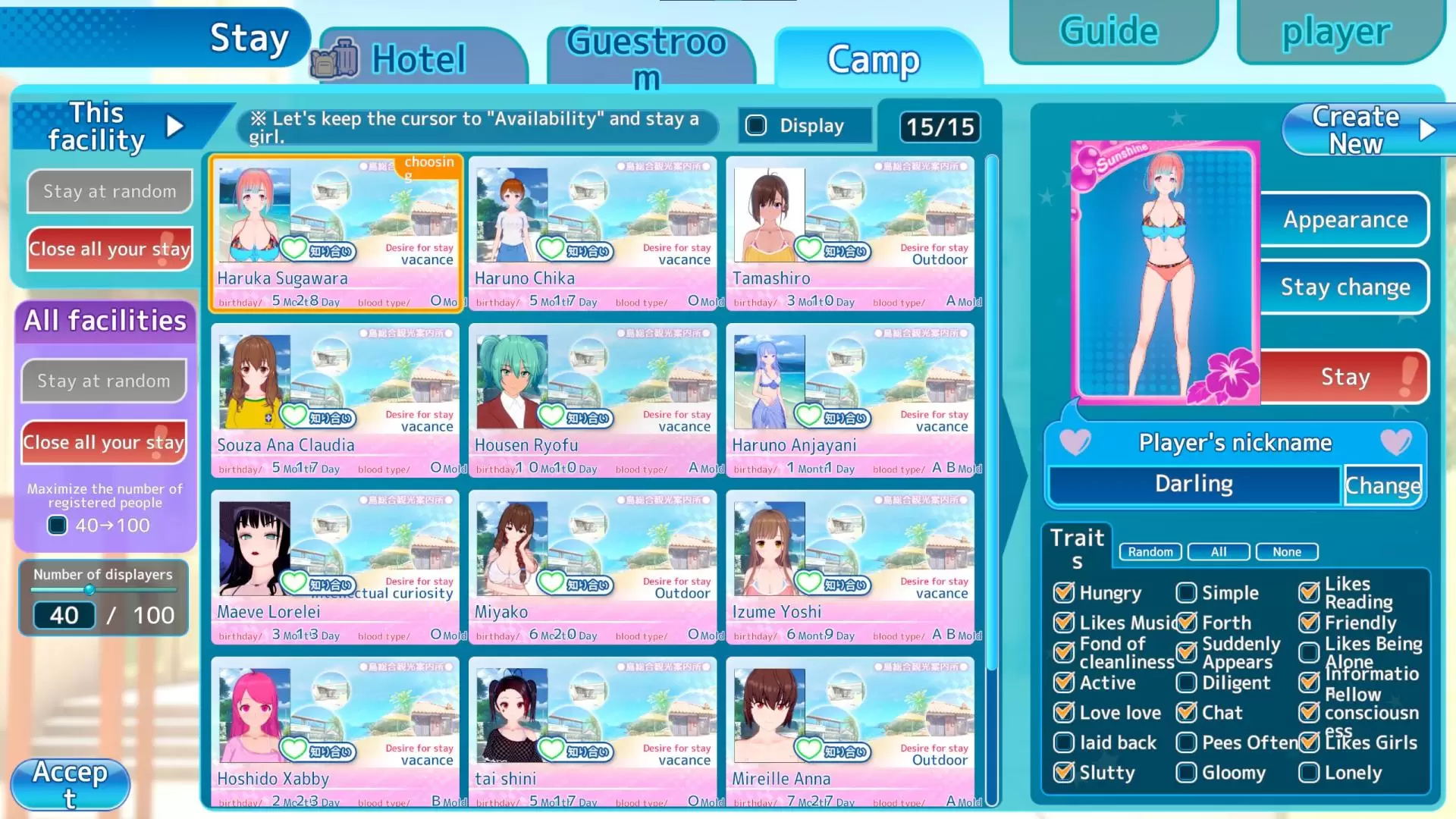Click the Random traits button
Viewport: 1456px width, 819px height.
(x=1150, y=552)
